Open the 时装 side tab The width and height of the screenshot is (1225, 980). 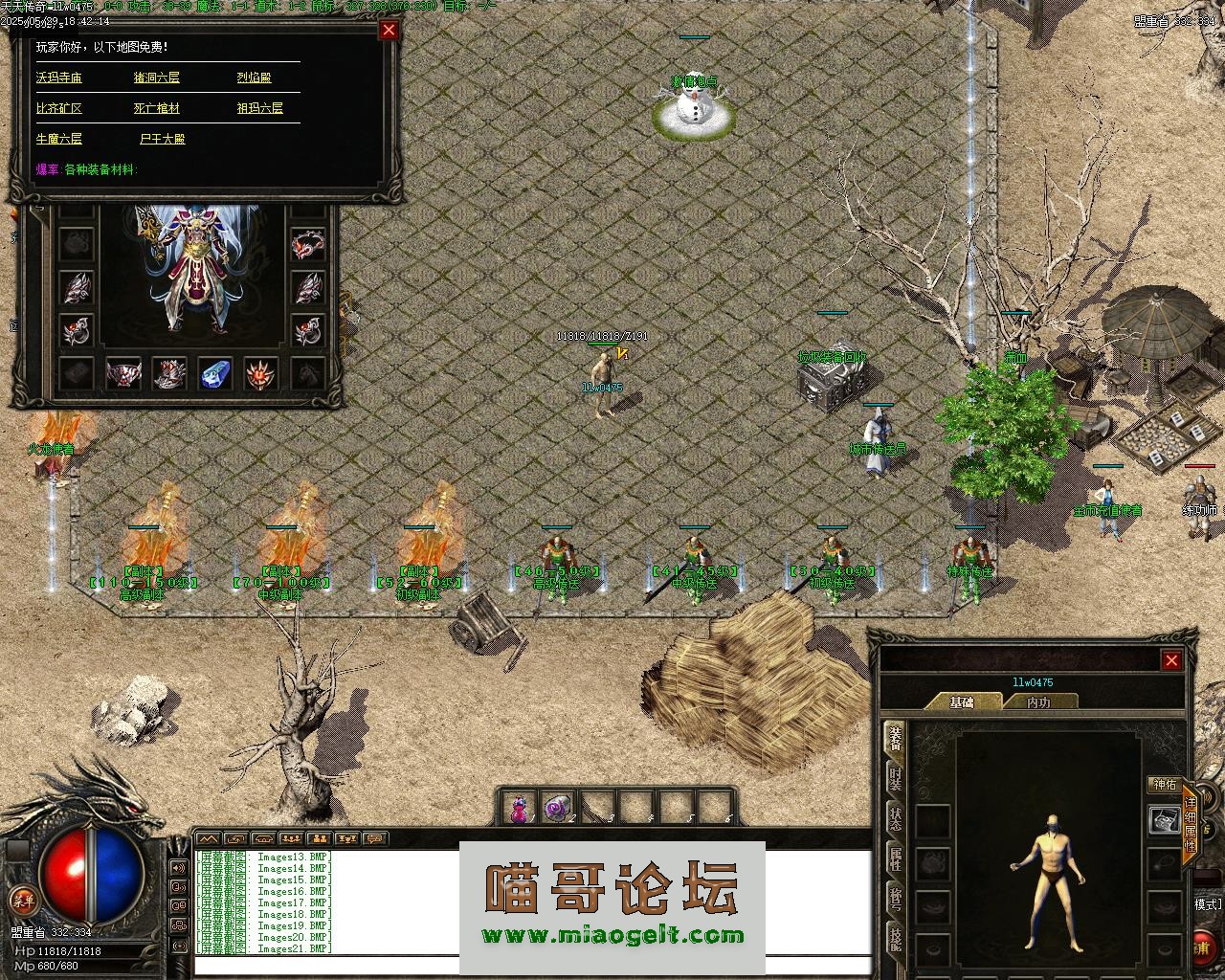pyautogui.click(x=895, y=778)
